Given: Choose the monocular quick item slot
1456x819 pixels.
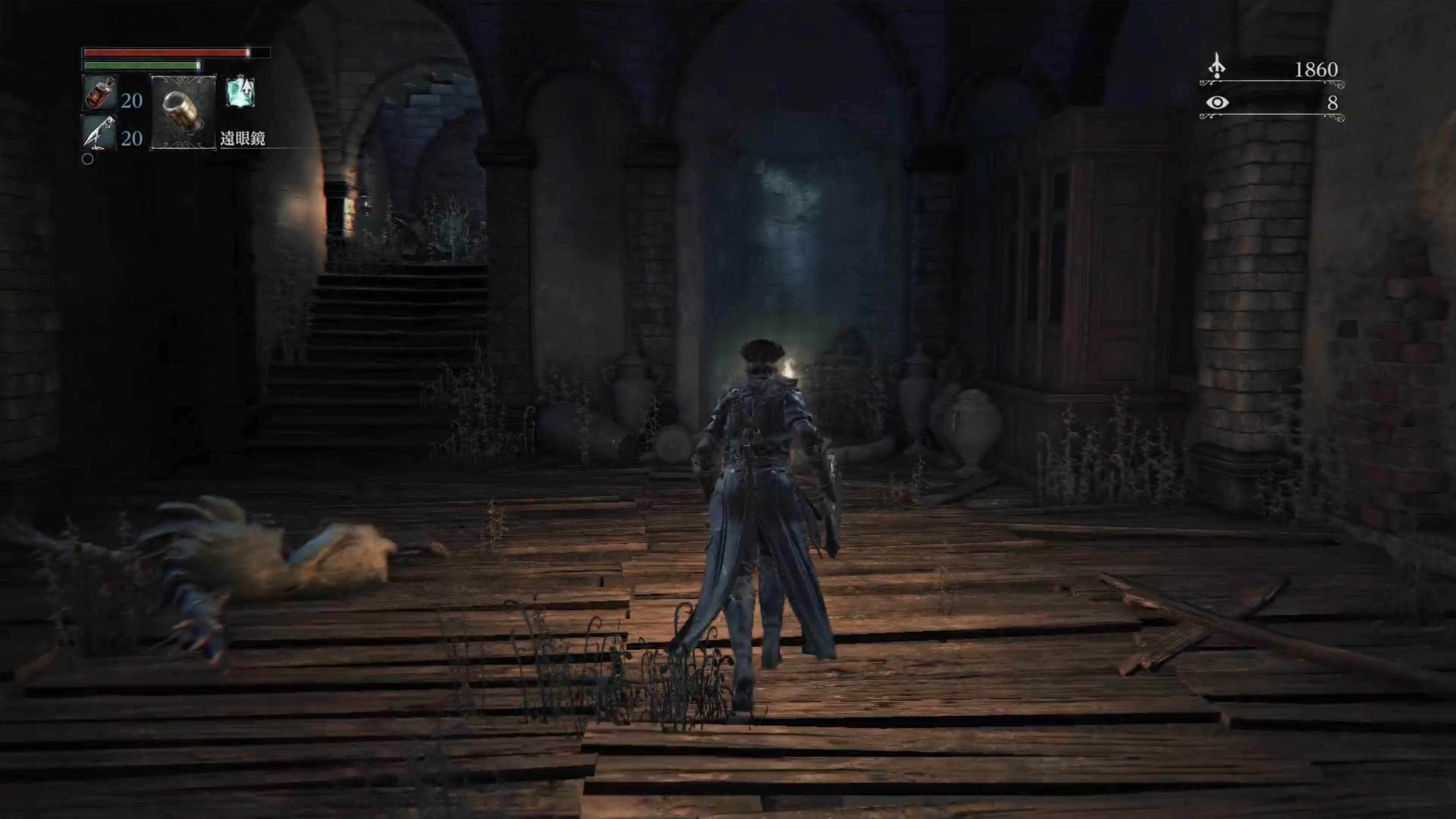Looking at the screenshot, I should pyautogui.click(x=182, y=112).
